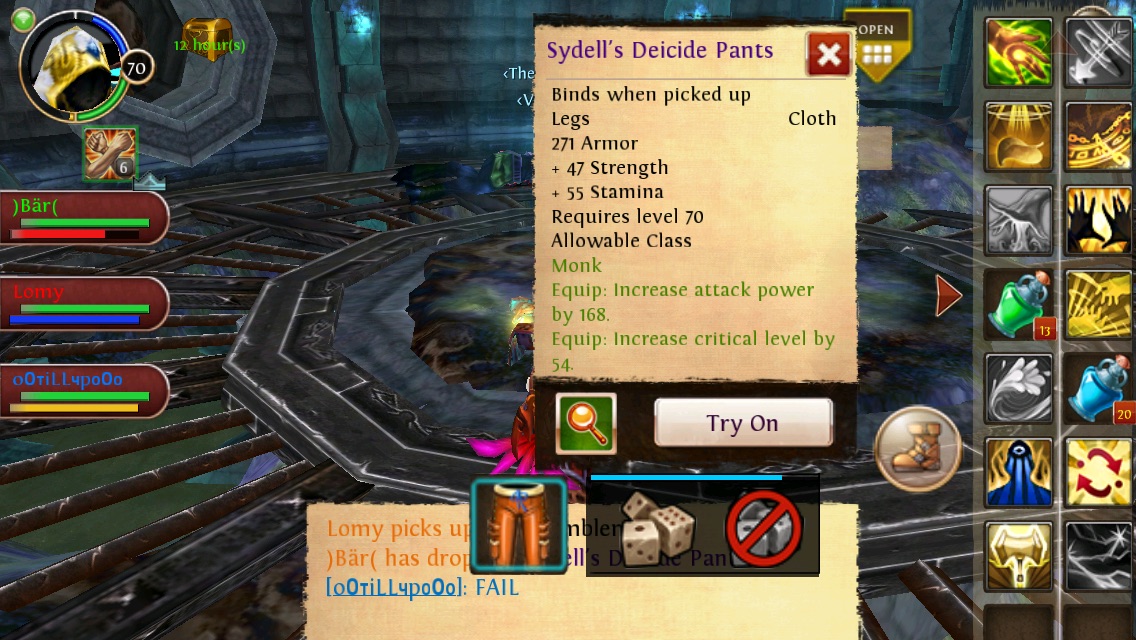Viewport: 1136px width, 640px height.
Task: Select the orange pants loot icon
Action: click(518, 526)
